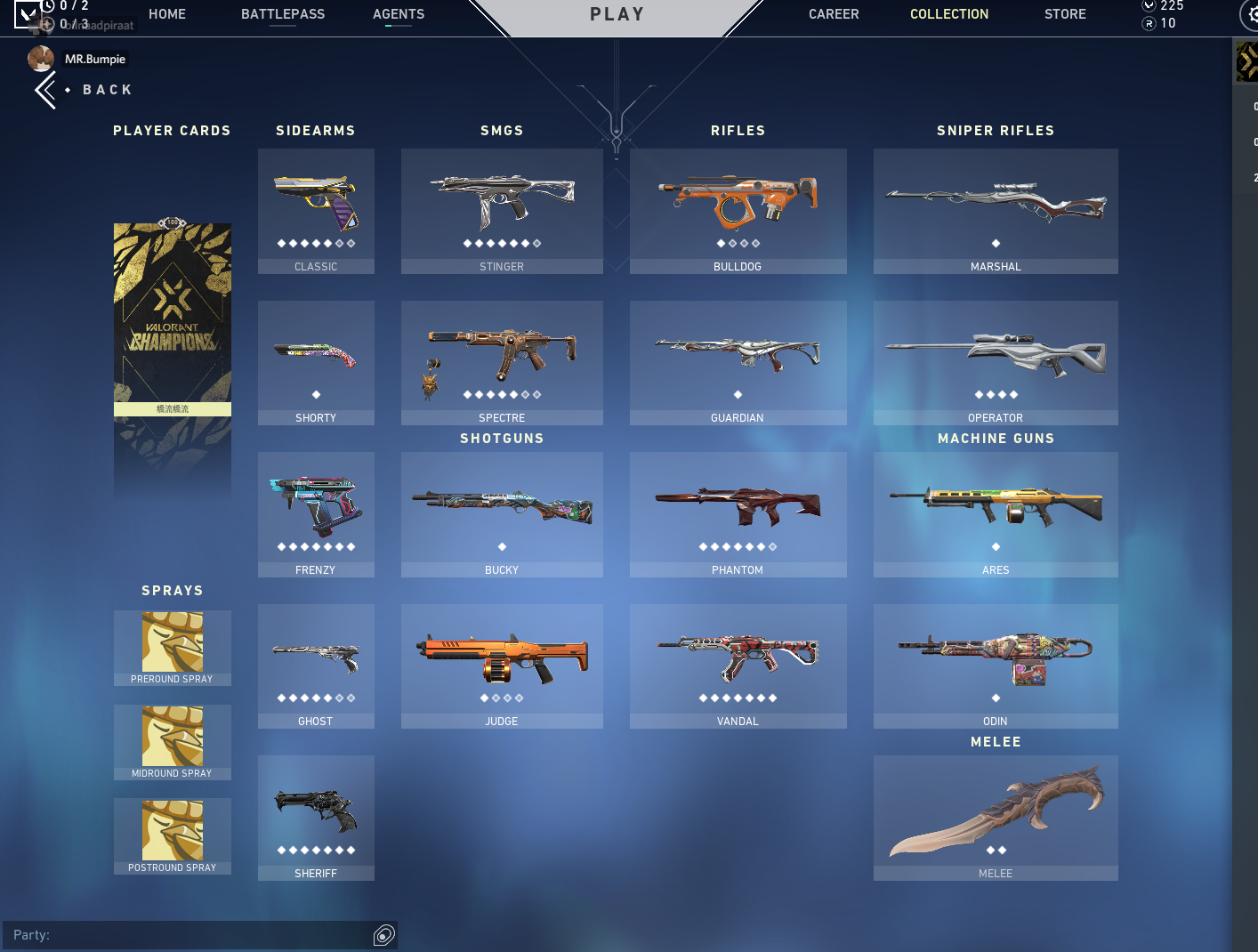Screen dimensions: 1258x952
Task: Click the BACK button
Action: (84, 89)
